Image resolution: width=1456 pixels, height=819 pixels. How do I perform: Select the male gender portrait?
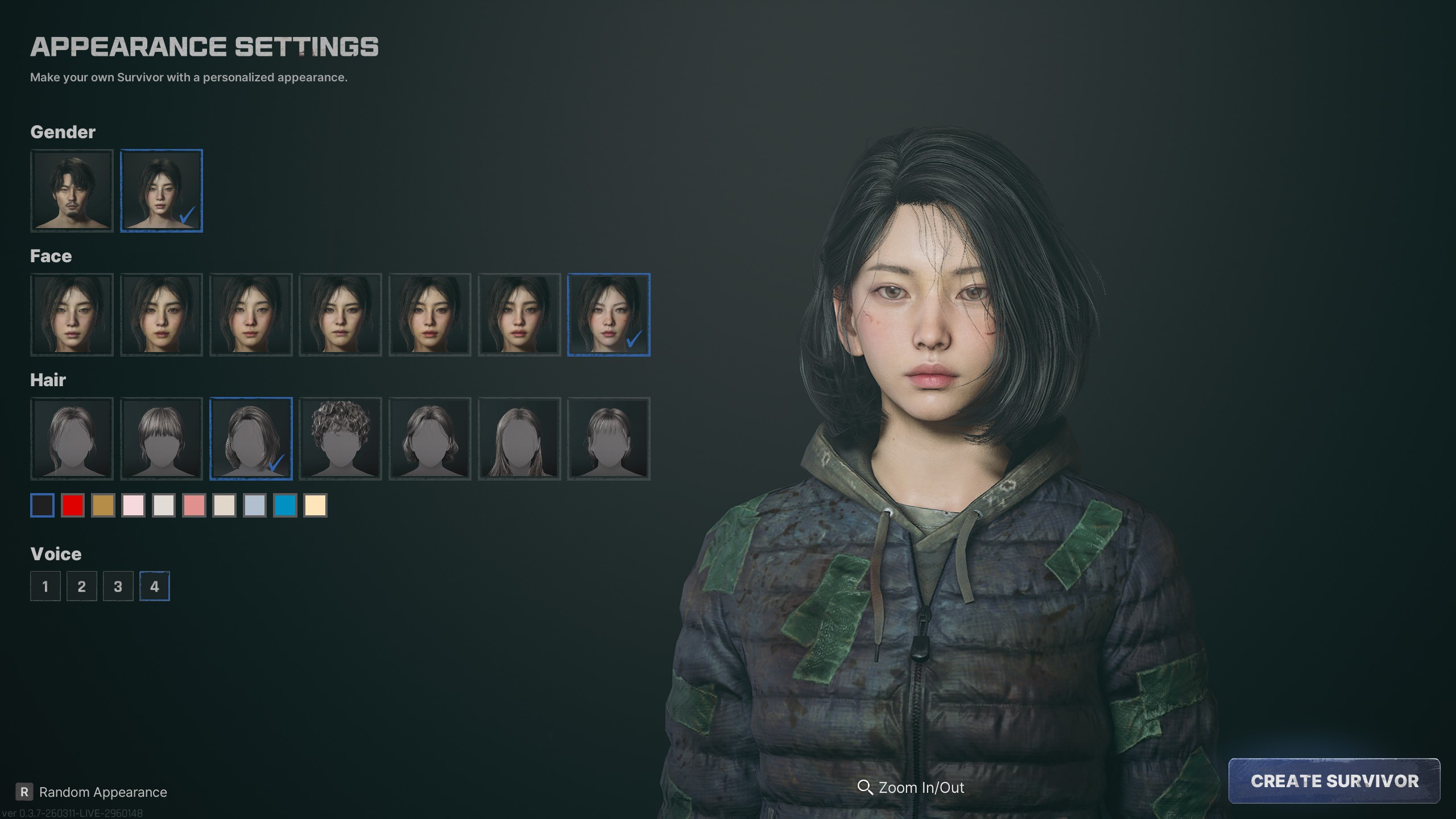pyautogui.click(x=72, y=191)
